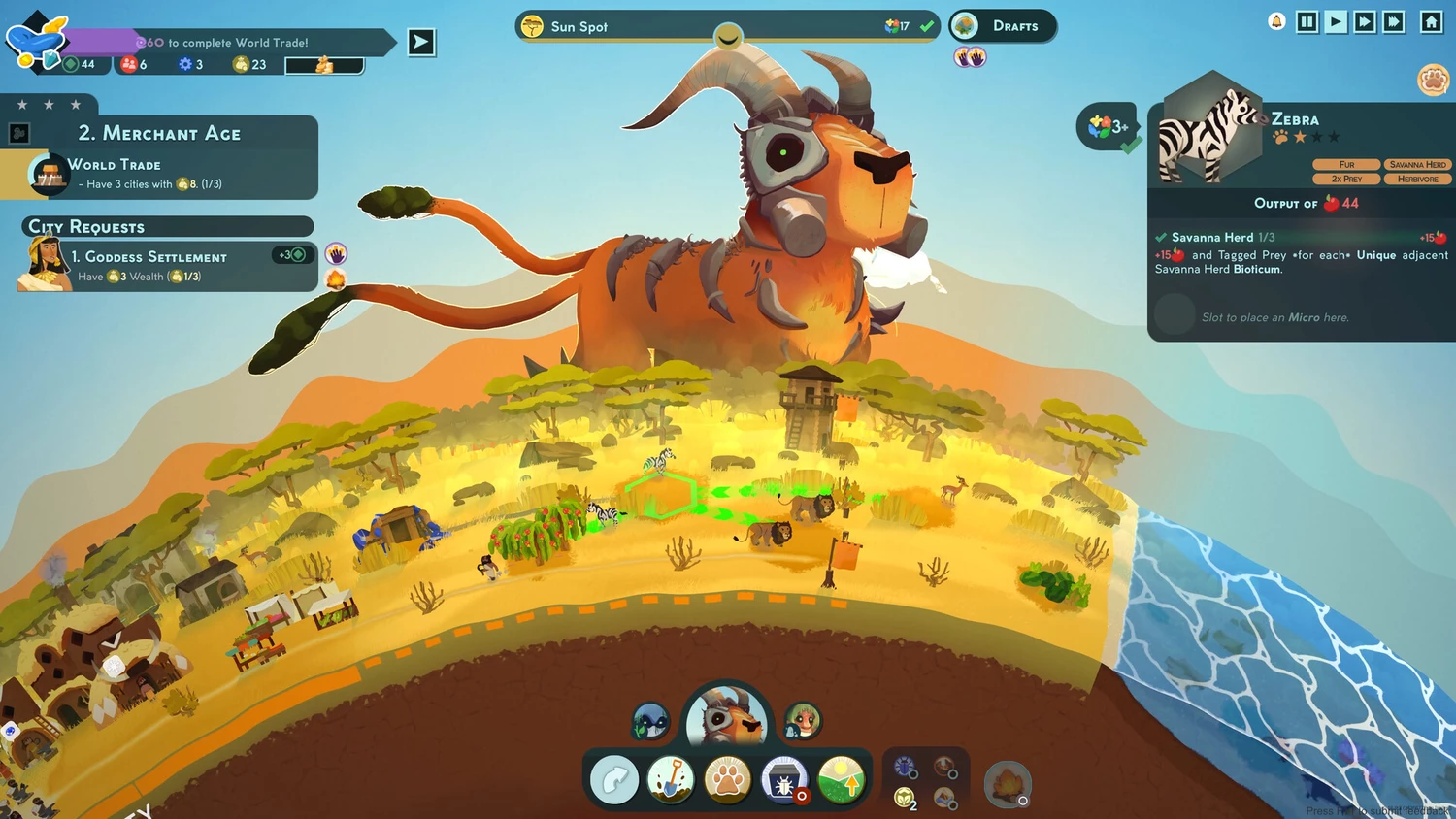Switch to triple fast-forward speed
Image resolution: width=1456 pixels, height=819 pixels.
coord(1394,22)
